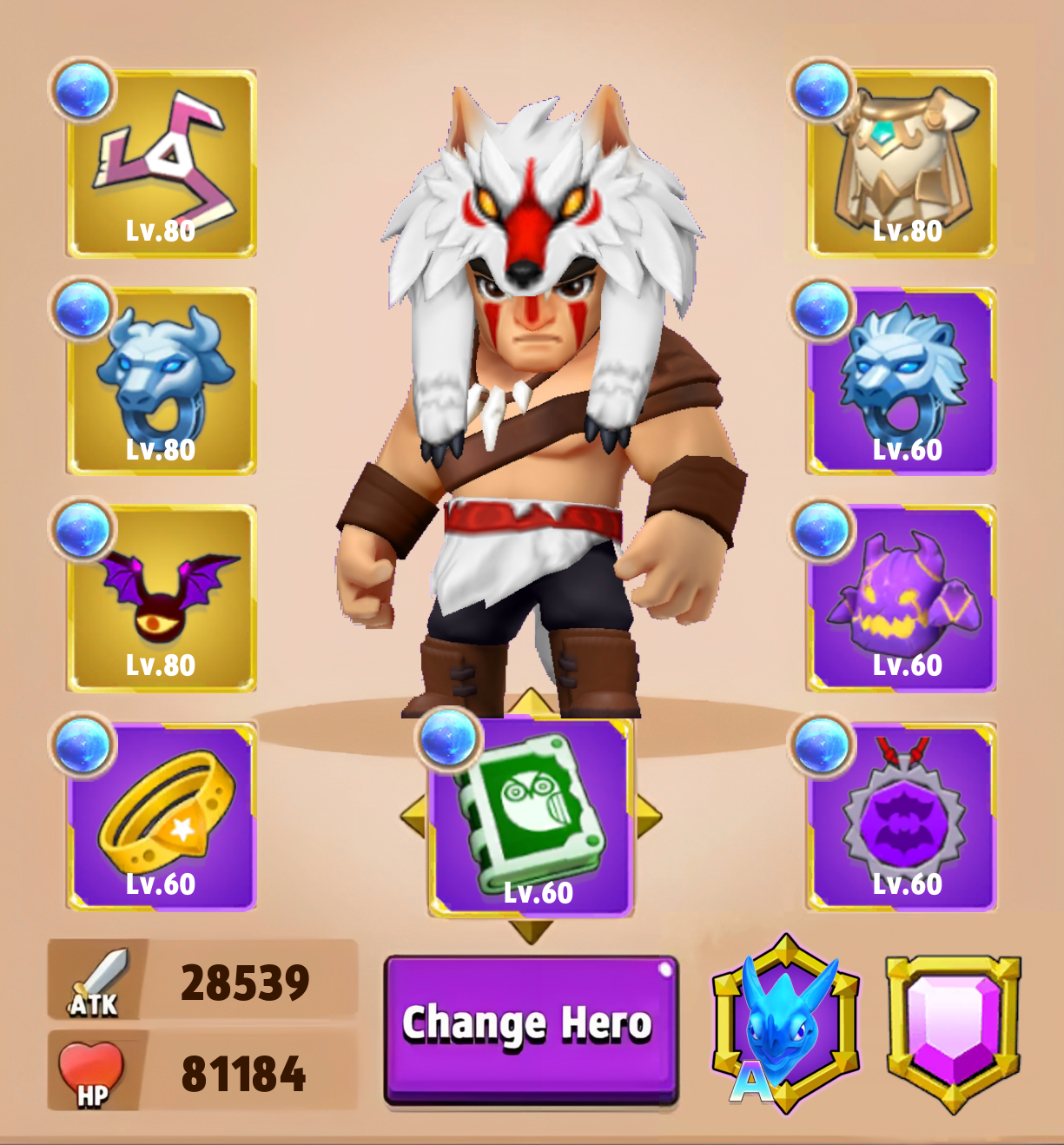Open the purple pumpkin ghost pet slot
Image resolution: width=1064 pixels, height=1145 pixels.
click(902, 599)
